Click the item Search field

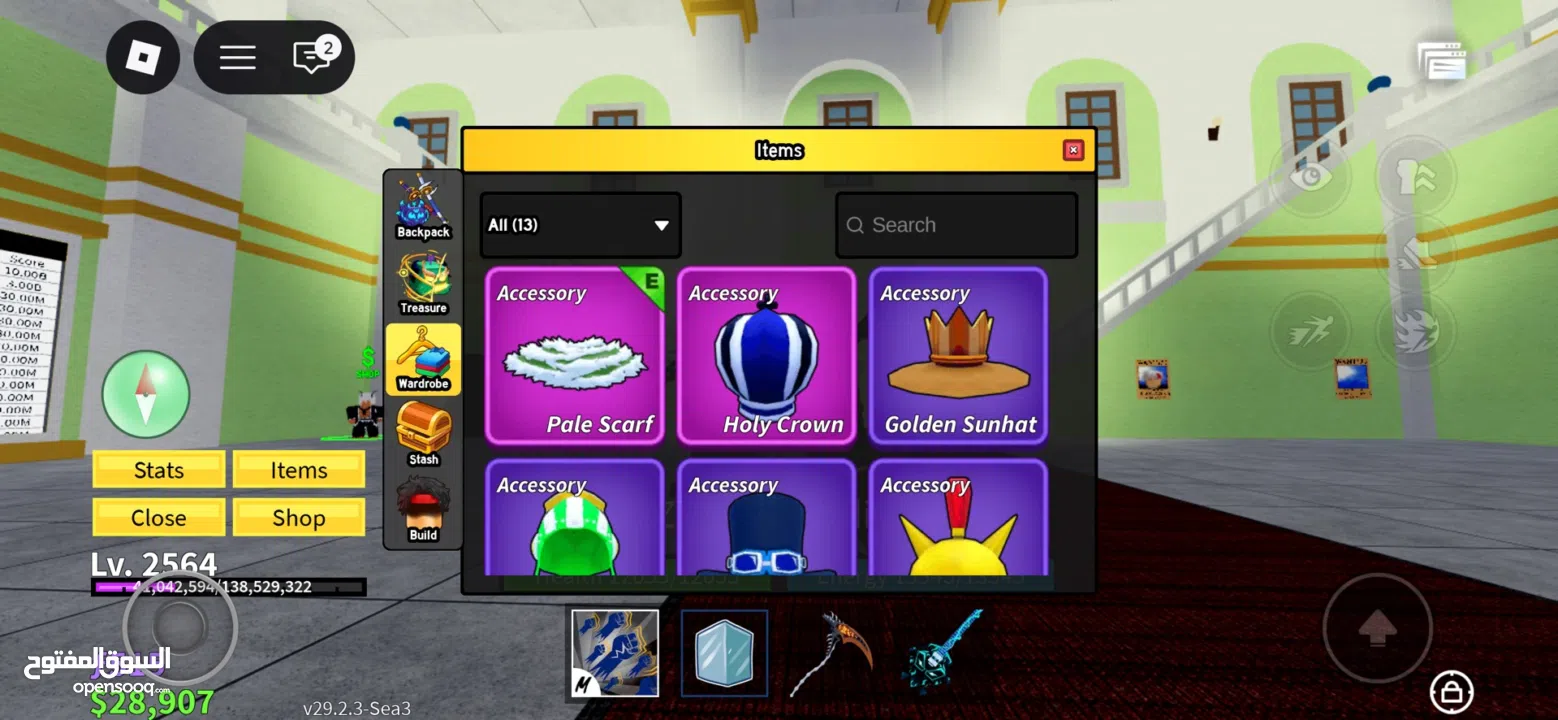tap(957, 225)
